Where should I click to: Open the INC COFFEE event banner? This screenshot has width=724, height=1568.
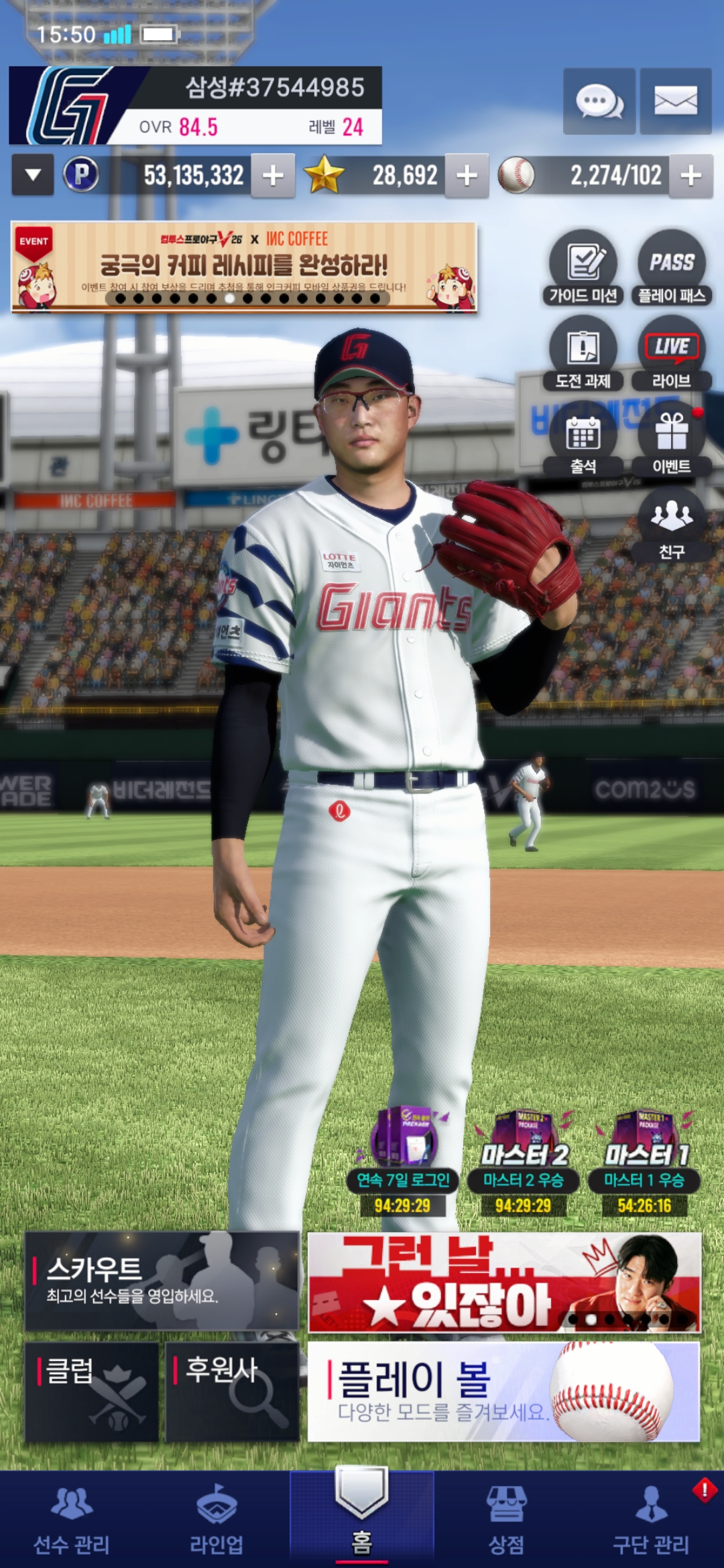244,267
